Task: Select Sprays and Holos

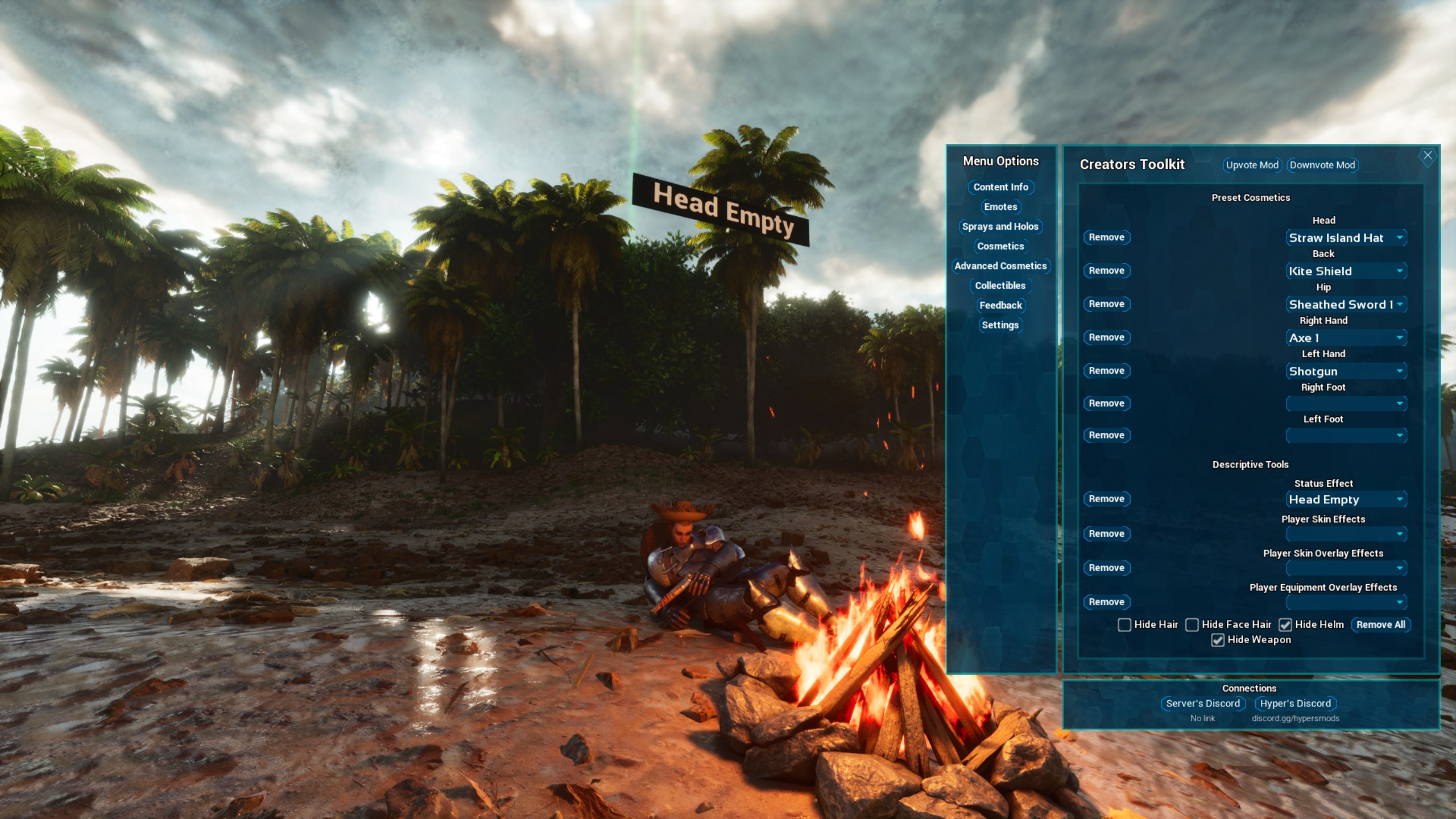Action: pyautogui.click(x=1000, y=226)
